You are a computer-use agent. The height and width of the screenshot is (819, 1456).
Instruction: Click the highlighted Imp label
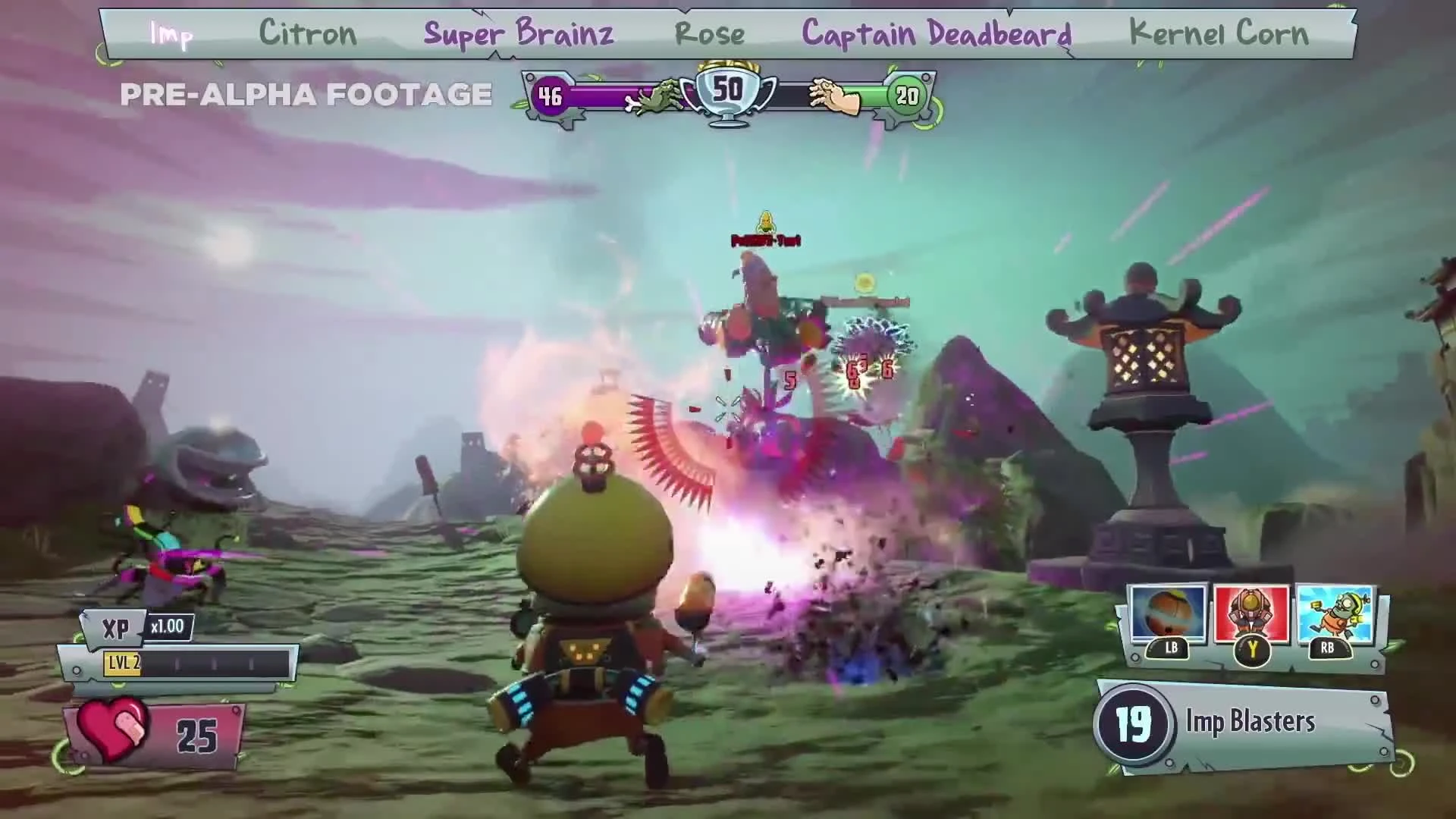[x=171, y=34]
